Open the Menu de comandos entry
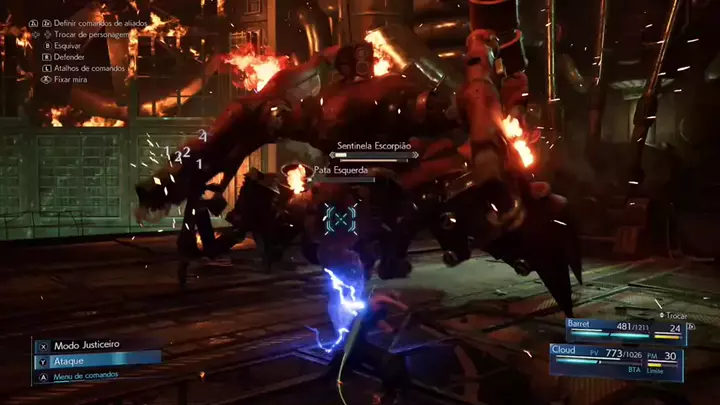This screenshot has height=405, width=720. click(85, 375)
